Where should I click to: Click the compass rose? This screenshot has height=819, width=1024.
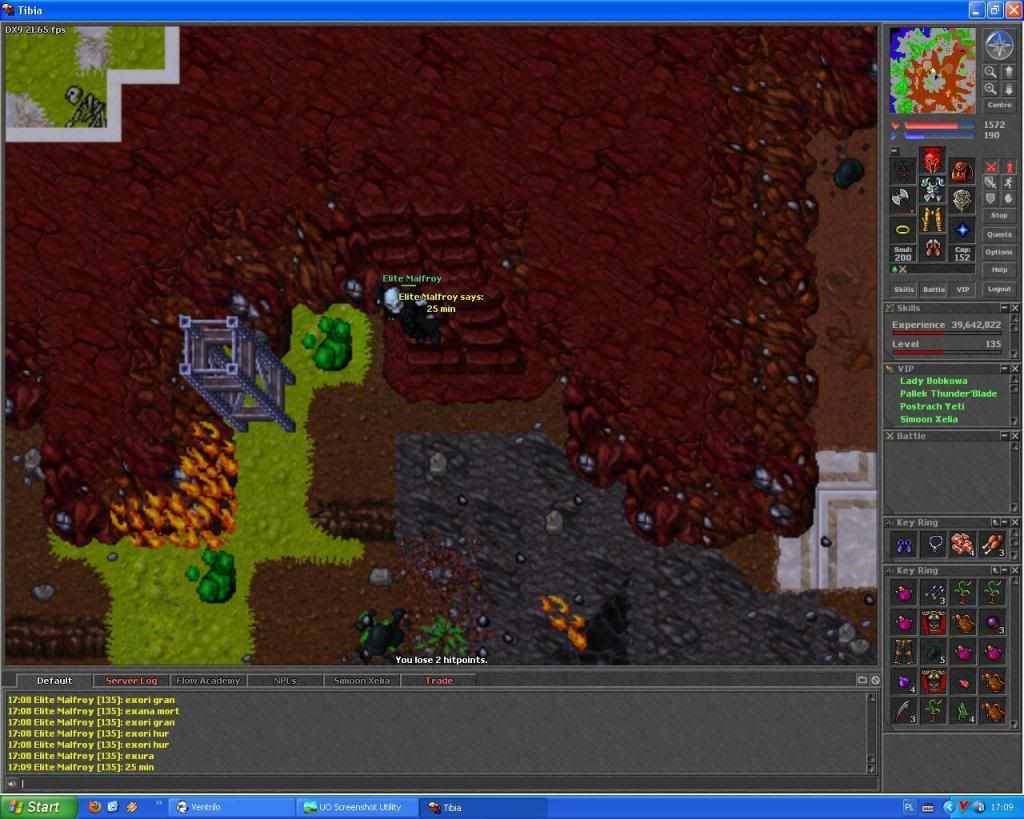click(x=999, y=44)
